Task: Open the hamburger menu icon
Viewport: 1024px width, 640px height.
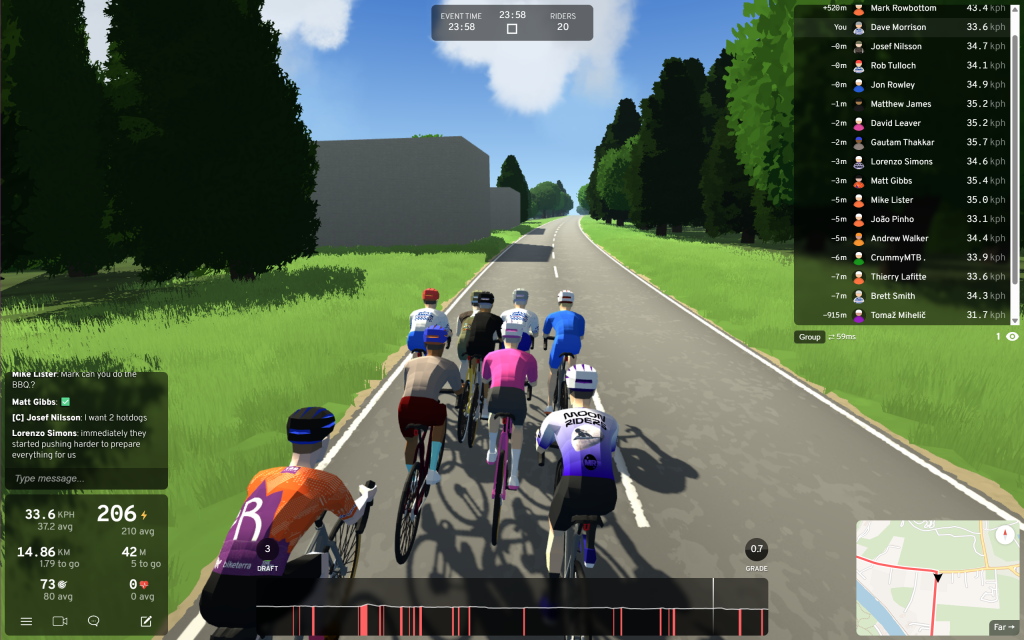Action: coord(26,621)
